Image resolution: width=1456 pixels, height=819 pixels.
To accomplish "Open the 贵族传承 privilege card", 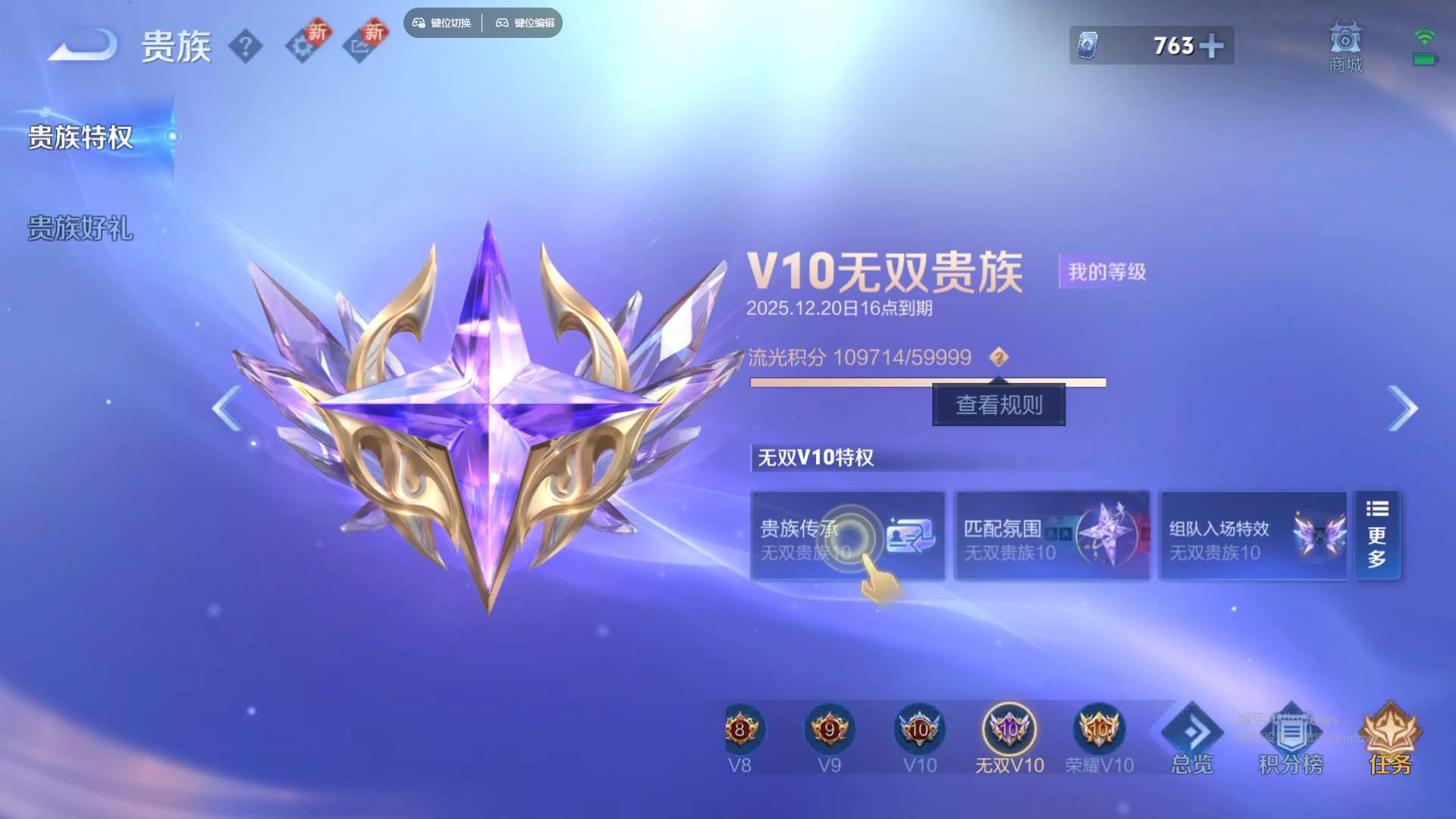I will (x=847, y=536).
